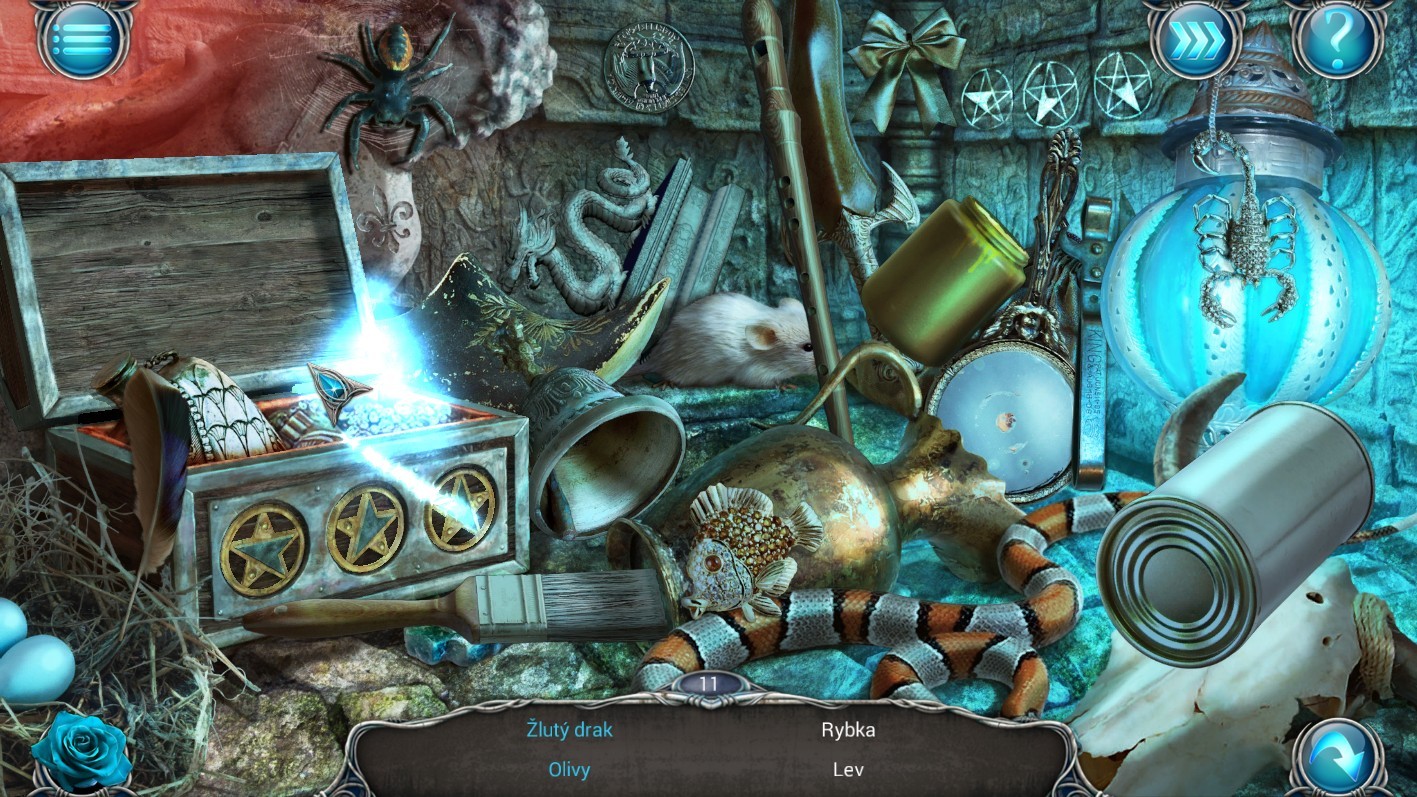The width and height of the screenshot is (1417, 797).
Task: Select the Žlutý drak list entry
Action: 570,729
